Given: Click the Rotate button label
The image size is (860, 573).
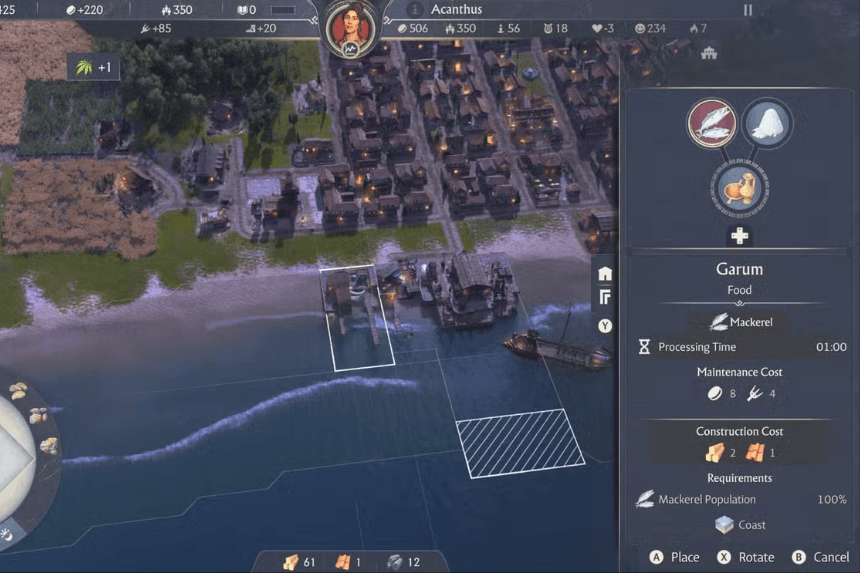Looking at the screenshot, I should [756, 557].
